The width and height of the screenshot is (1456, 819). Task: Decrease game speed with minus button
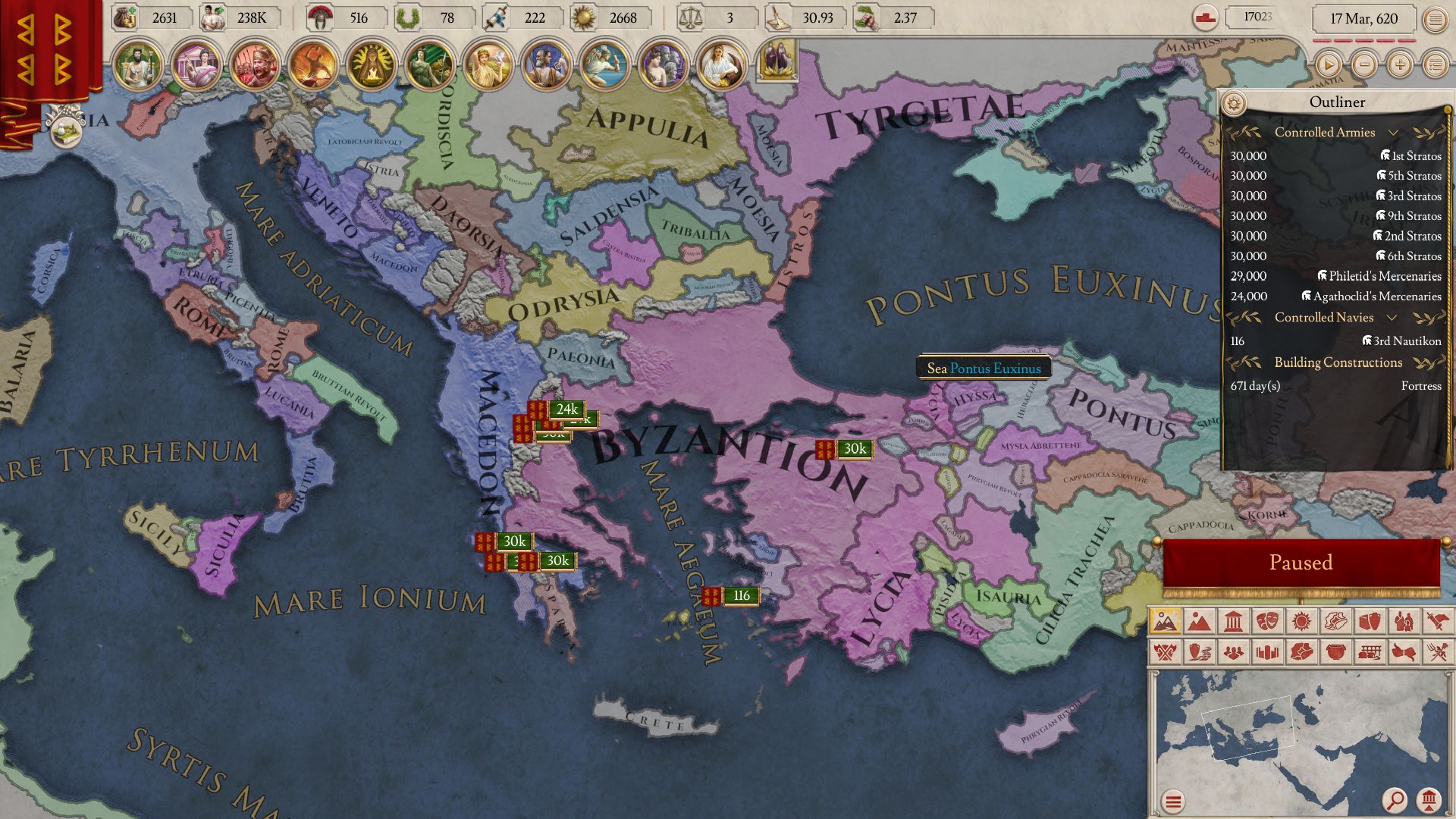click(x=1364, y=64)
